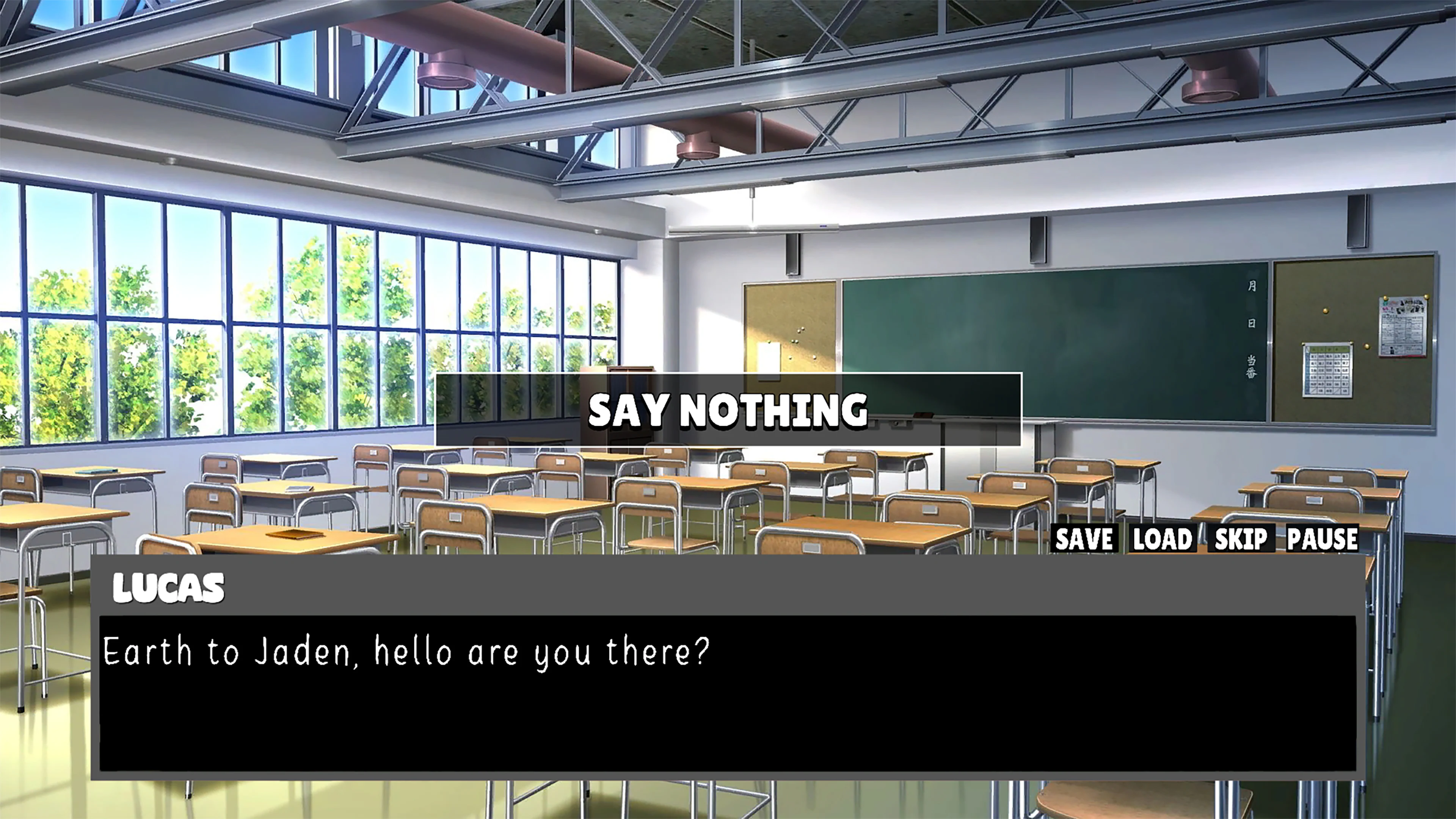Click the gold pushpin on the corkboard
The height and width of the screenshot is (819, 1456).
(x=1326, y=311)
